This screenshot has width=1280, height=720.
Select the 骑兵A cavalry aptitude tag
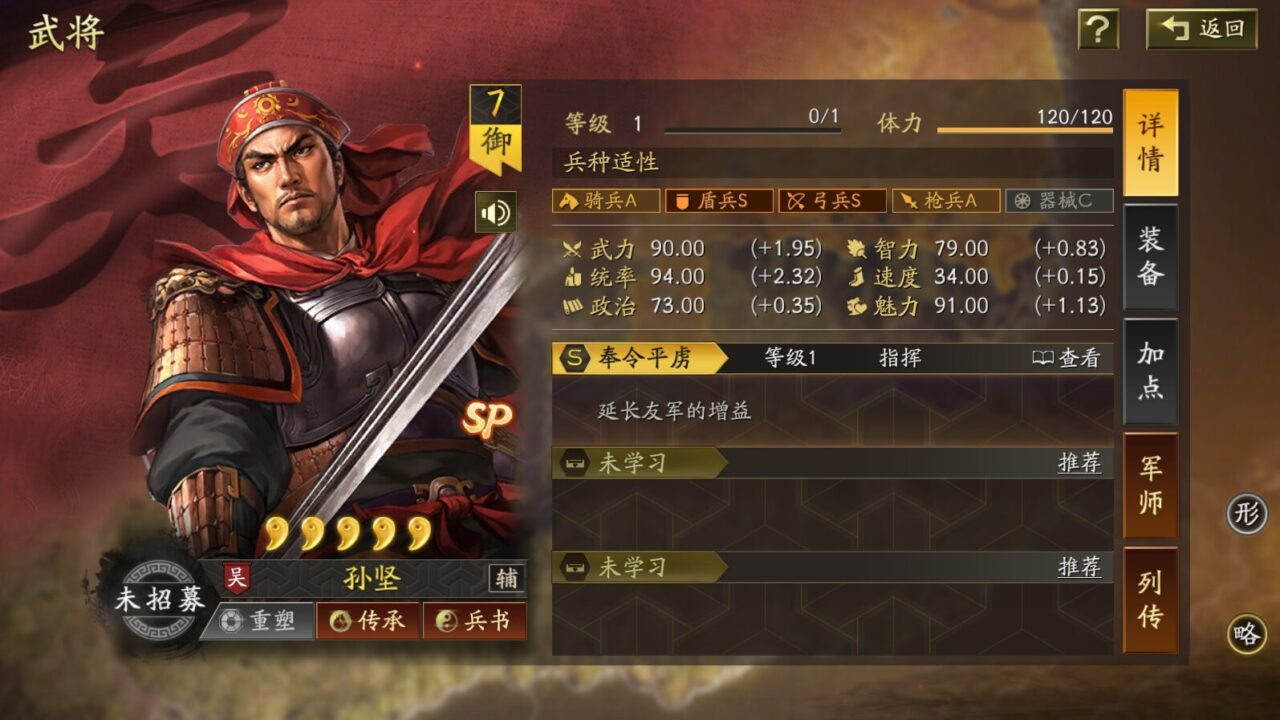pyautogui.click(x=606, y=201)
